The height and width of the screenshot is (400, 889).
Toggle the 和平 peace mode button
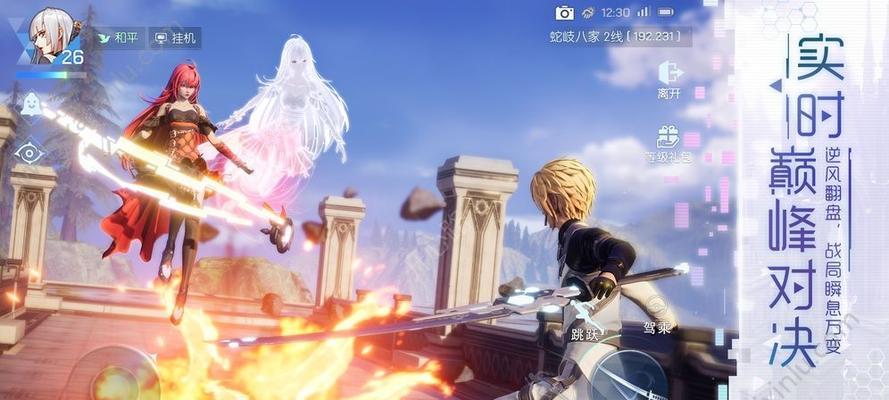pos(118,38)
